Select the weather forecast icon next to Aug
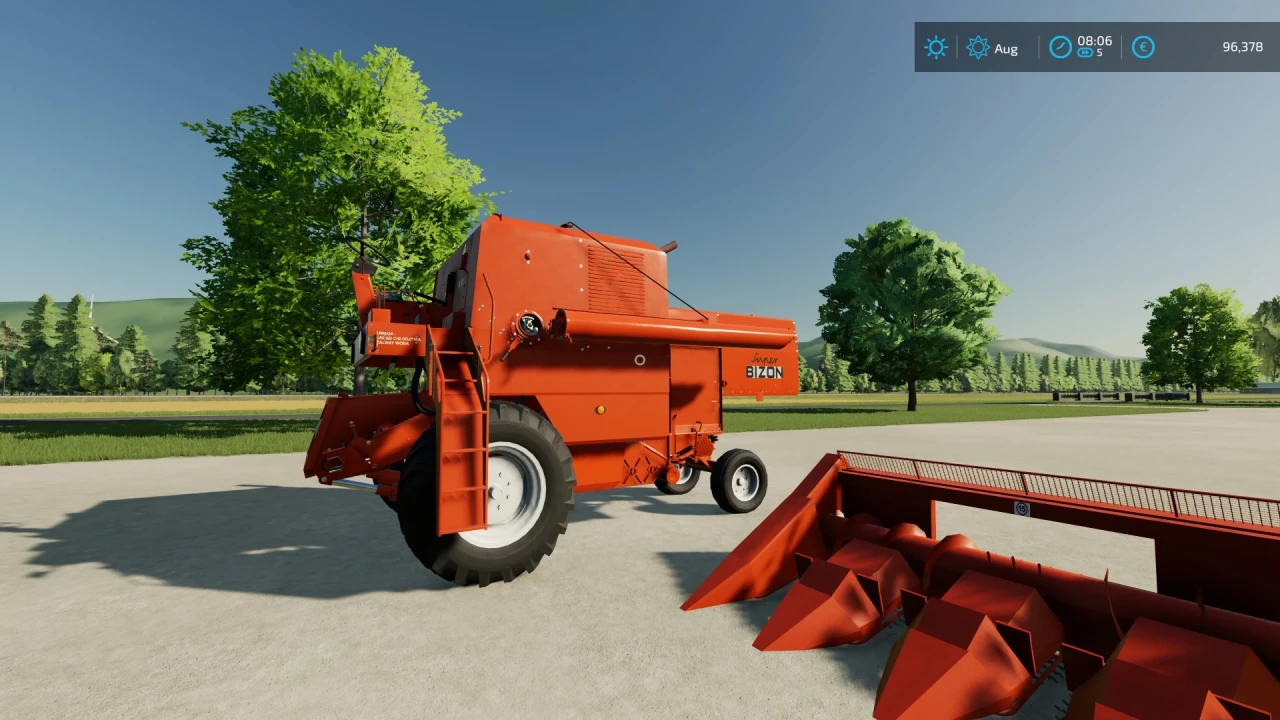The width and height of the screenshot is (1280, 720). [978, 47]
